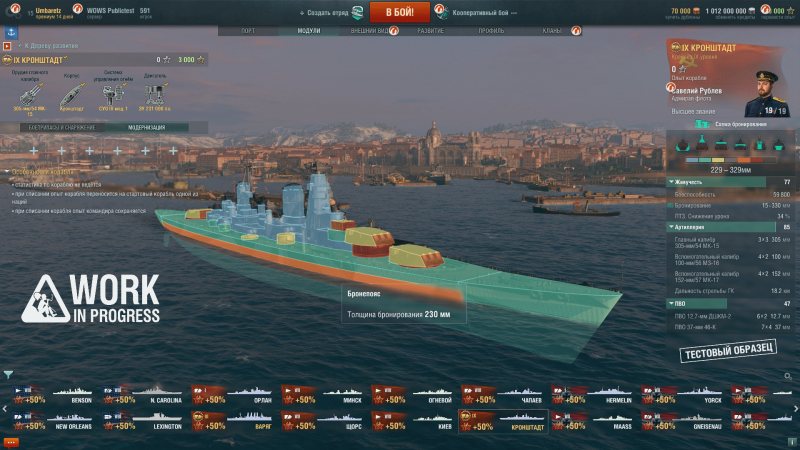Open the Профиль tab
The width and height of the screenshot is (800, 450).
coord(490,31)
